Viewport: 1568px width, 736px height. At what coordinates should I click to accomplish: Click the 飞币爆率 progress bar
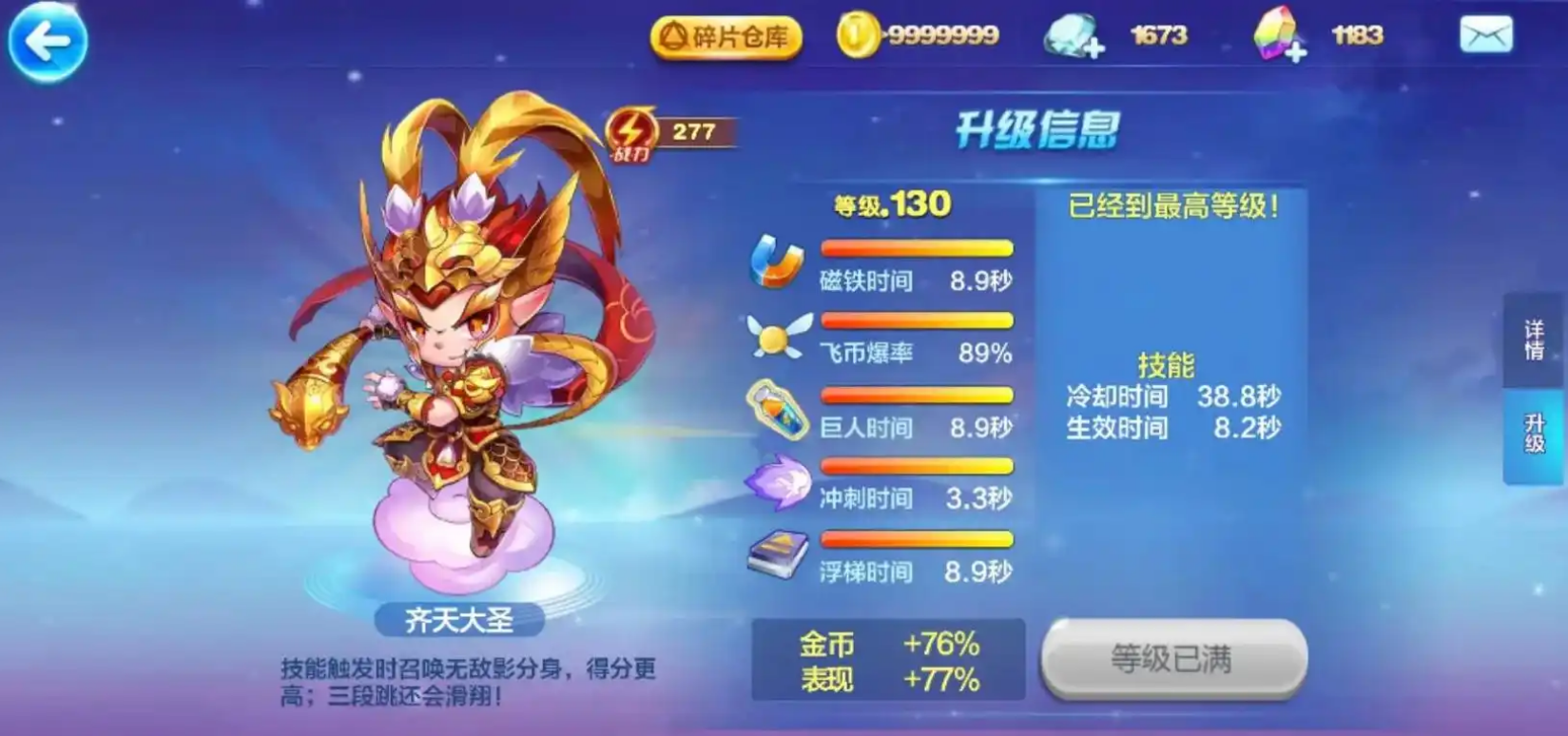916,319
